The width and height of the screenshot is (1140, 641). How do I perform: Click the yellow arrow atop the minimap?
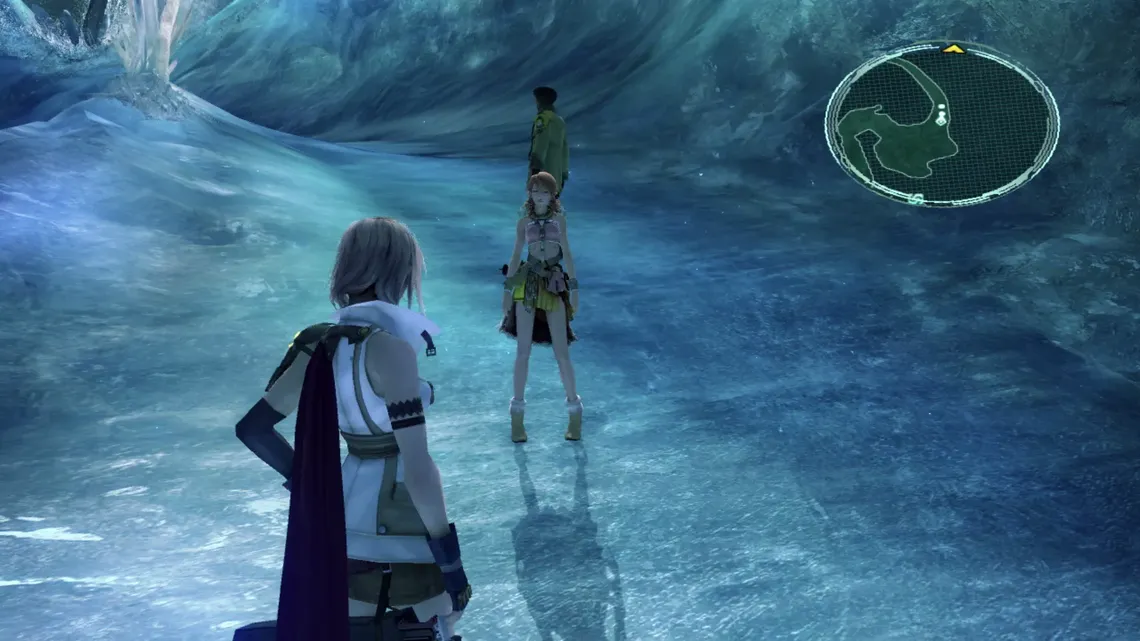pos(953,48)
